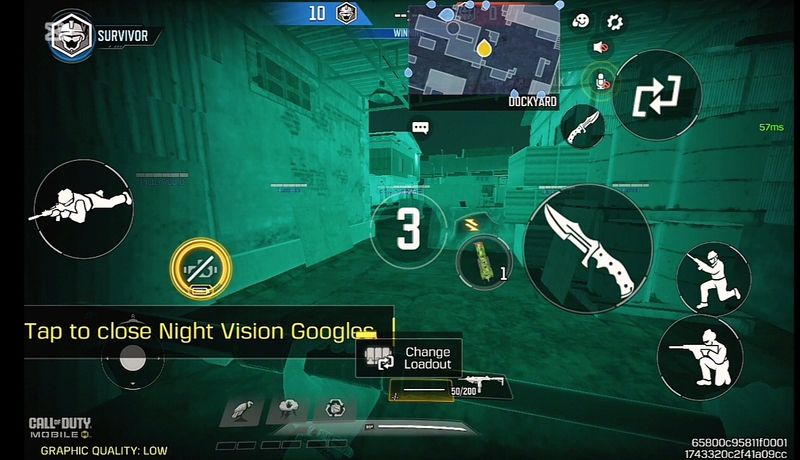Open the emote and spray palette icon
The image size is (800, 460).
[x=582, y=21]
